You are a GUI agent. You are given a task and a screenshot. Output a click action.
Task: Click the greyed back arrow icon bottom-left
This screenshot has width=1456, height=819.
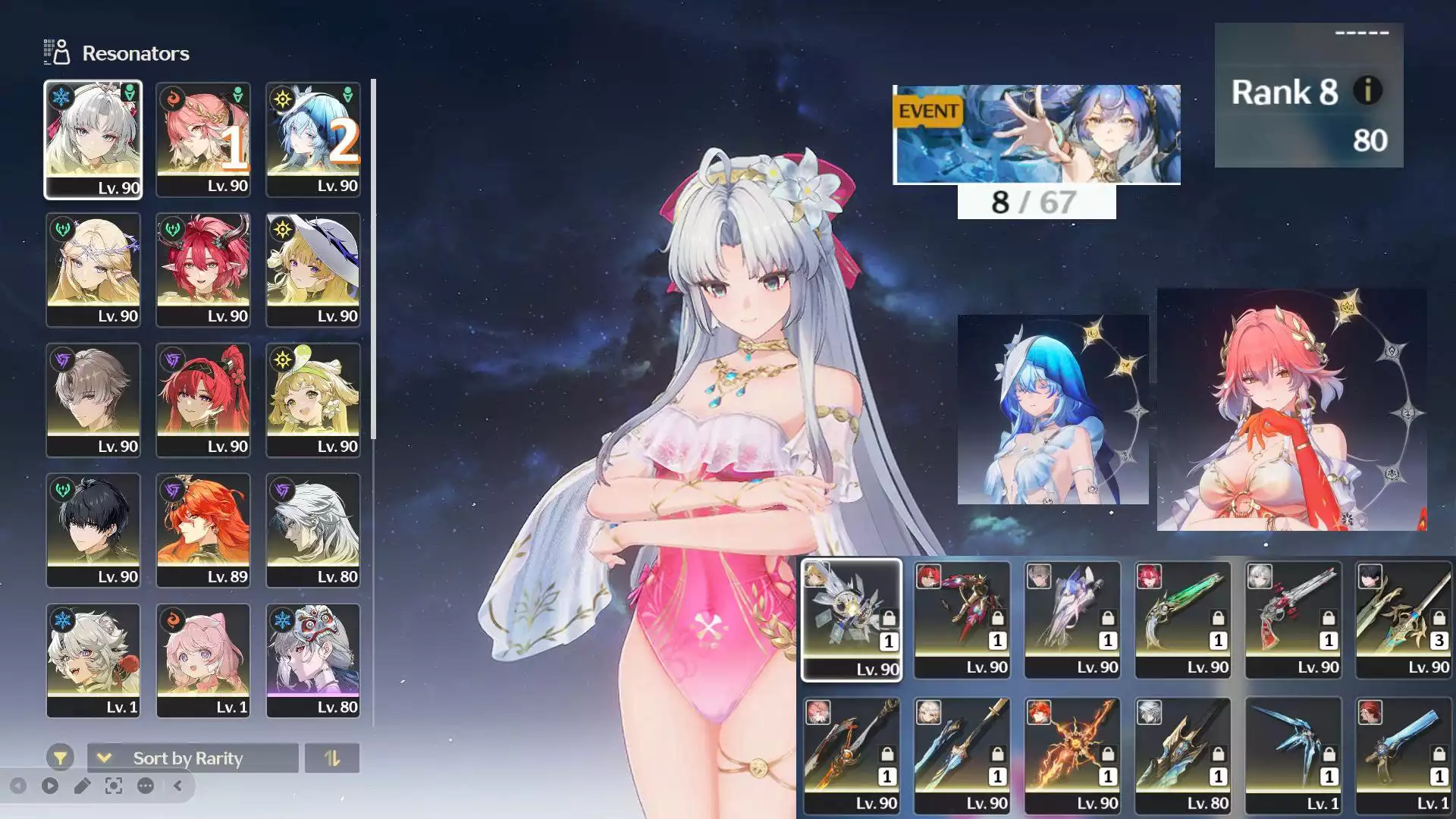(x=19, y=786)
